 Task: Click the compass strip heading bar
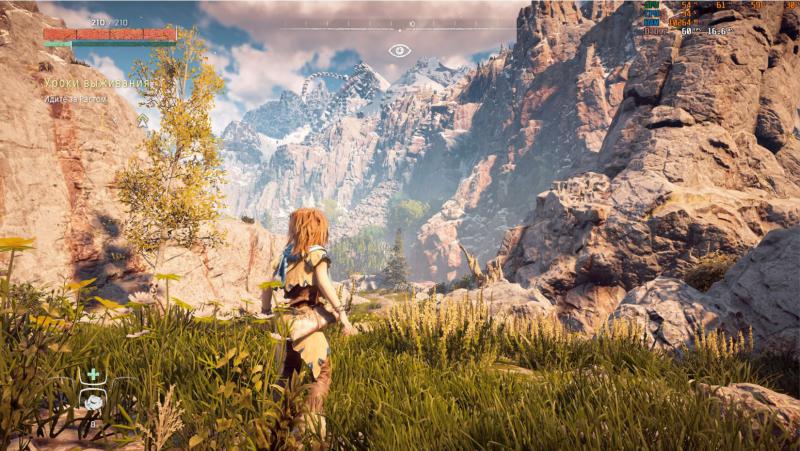[x=400, y=24]
